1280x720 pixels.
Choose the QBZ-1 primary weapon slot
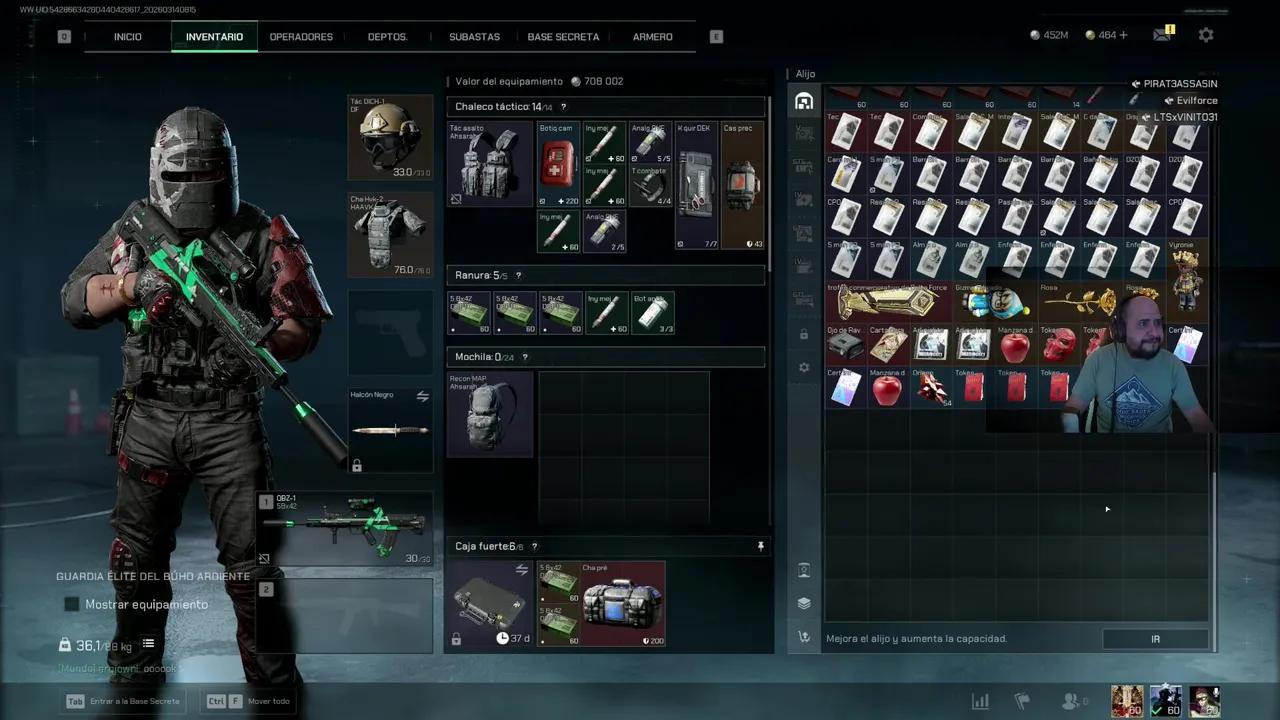tap(345, 528)
